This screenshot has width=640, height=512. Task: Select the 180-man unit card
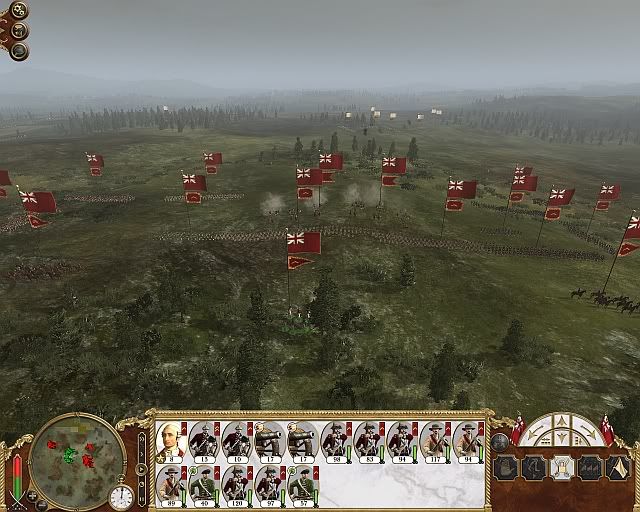point(237,486)
